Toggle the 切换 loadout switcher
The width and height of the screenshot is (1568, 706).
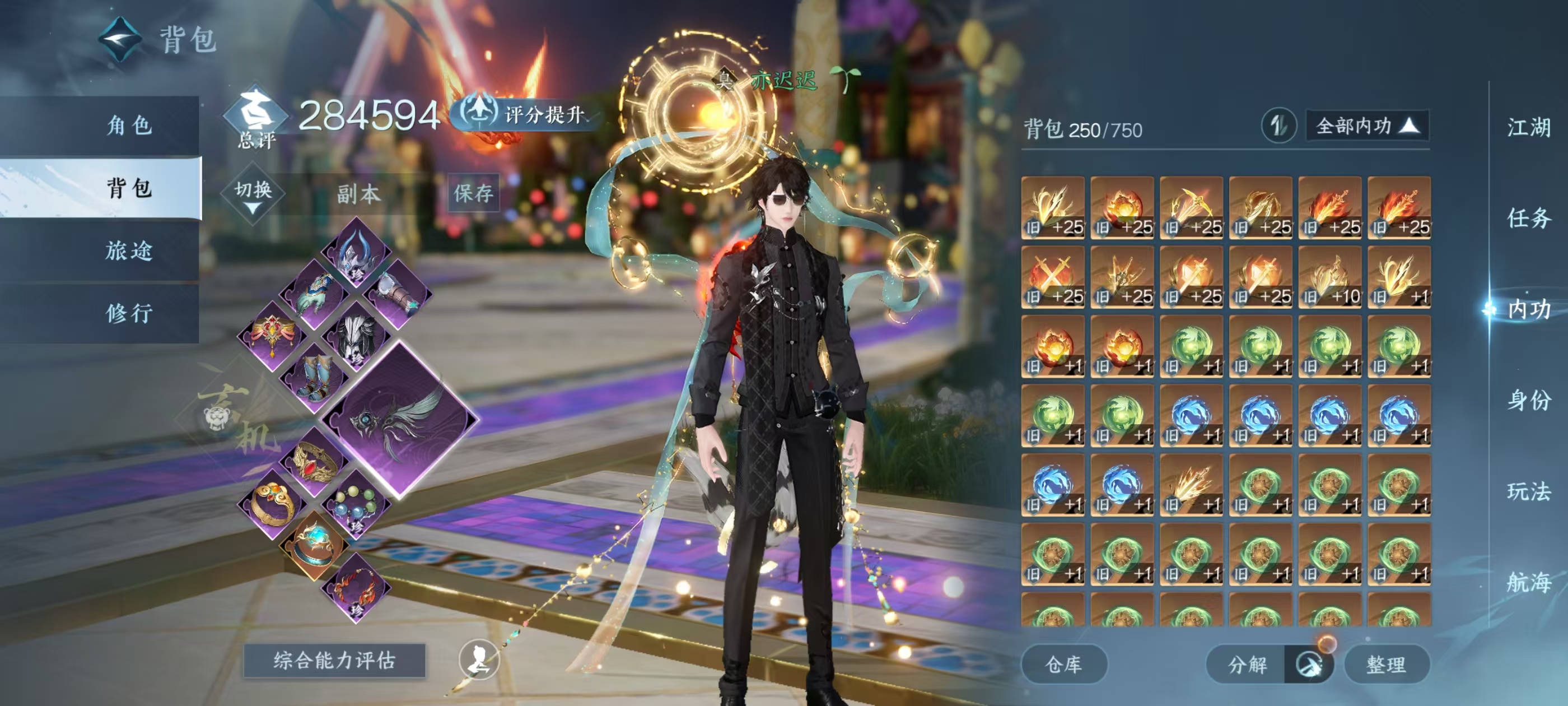[253, 194]
